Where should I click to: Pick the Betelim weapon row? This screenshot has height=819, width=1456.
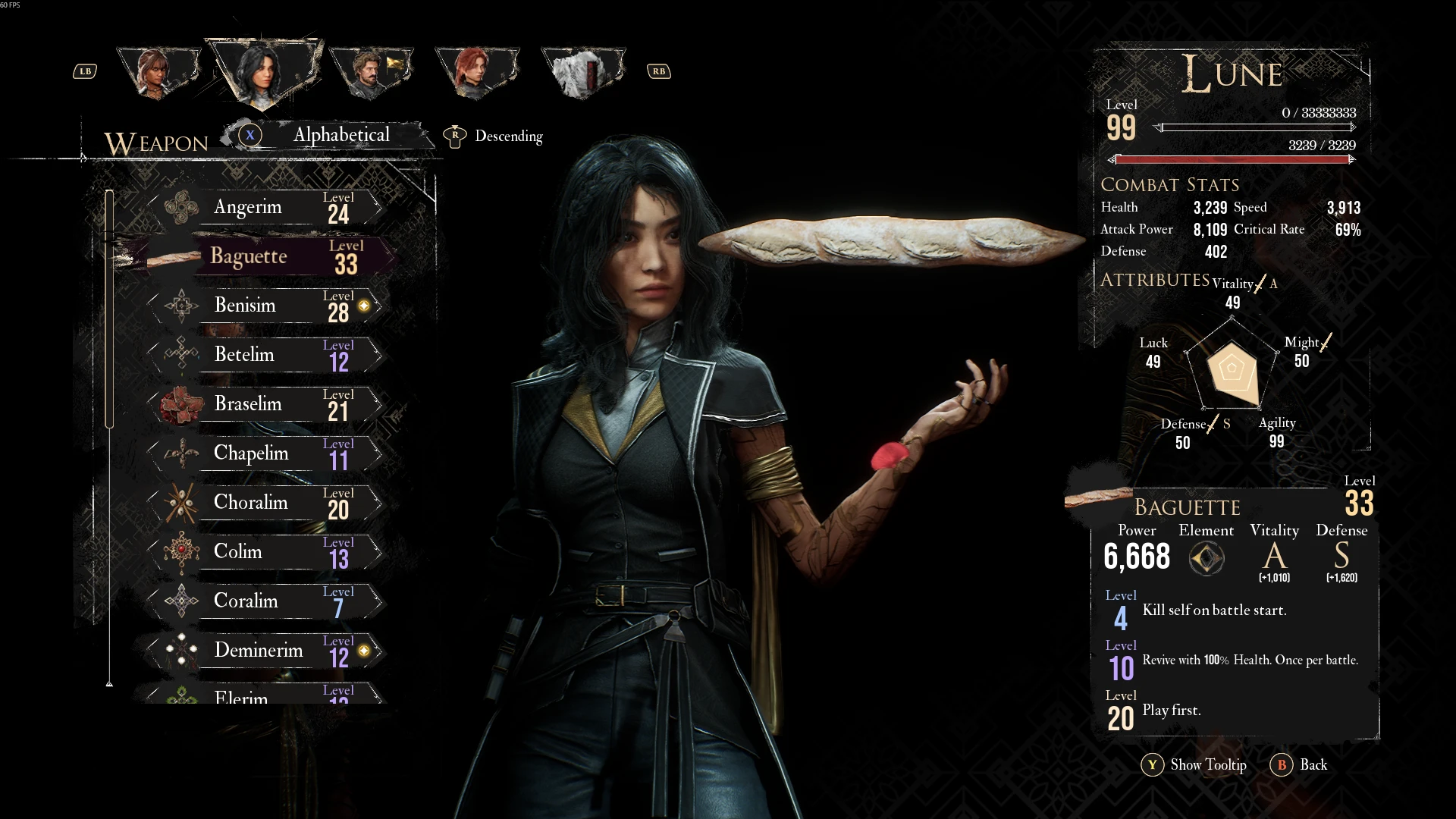coord(265,355)
